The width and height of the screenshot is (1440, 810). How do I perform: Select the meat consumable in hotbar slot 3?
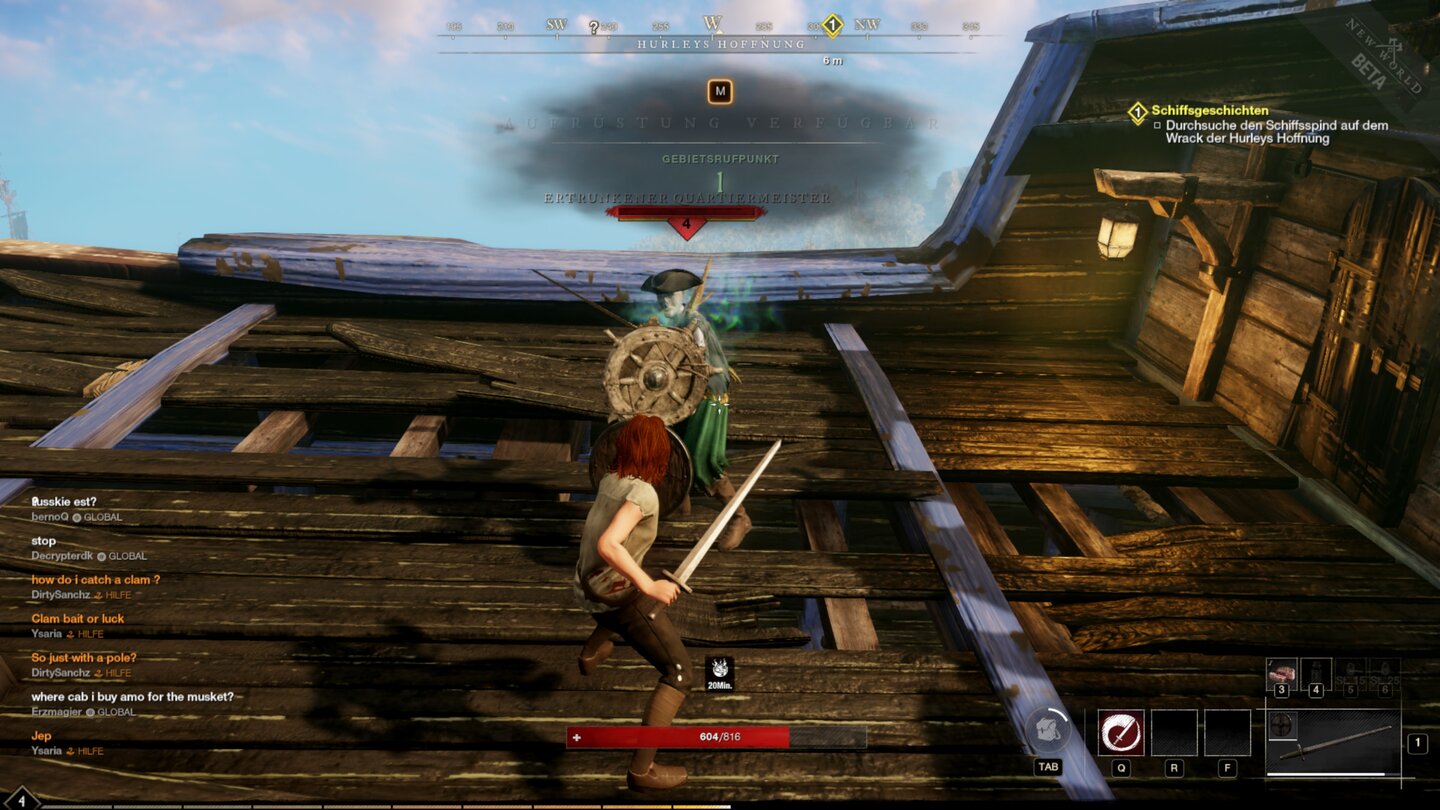[x=1282, y=674]
